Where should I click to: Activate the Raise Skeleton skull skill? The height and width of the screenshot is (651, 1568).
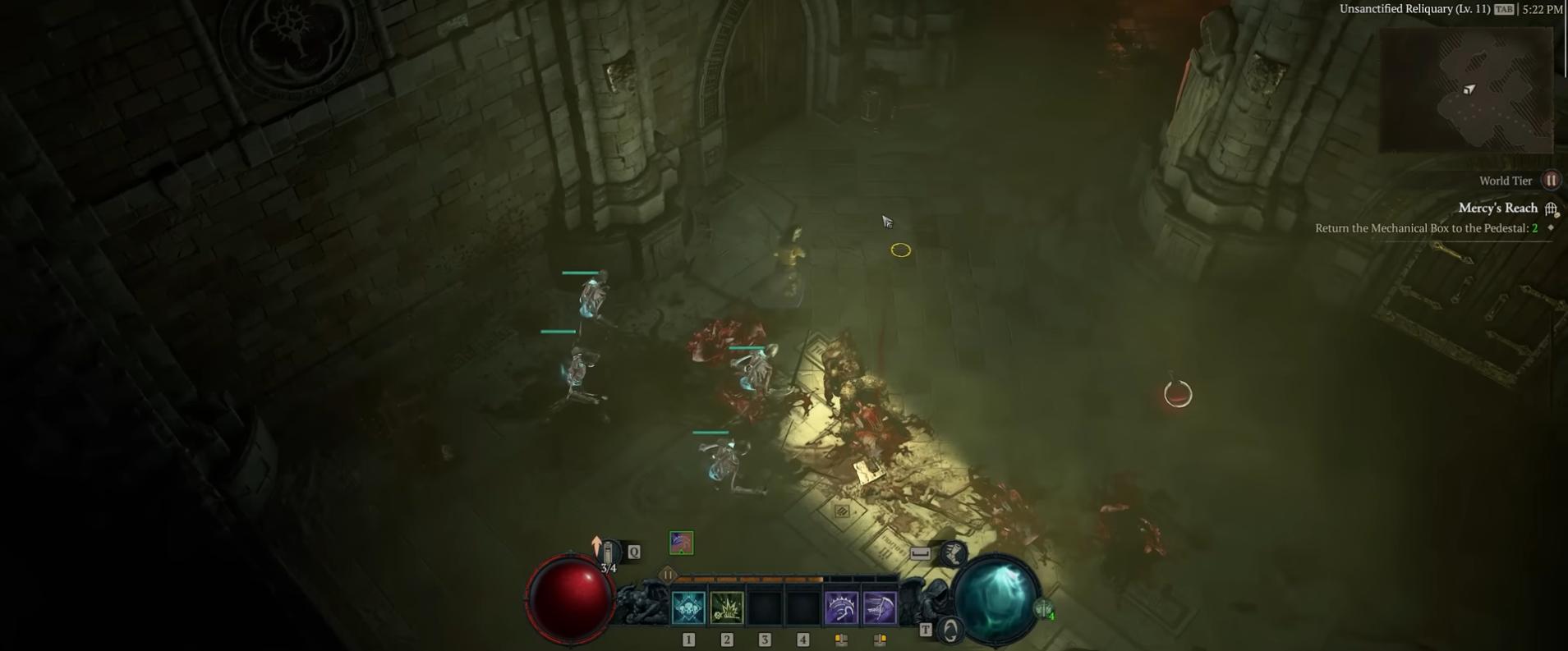tap(688, 608)
